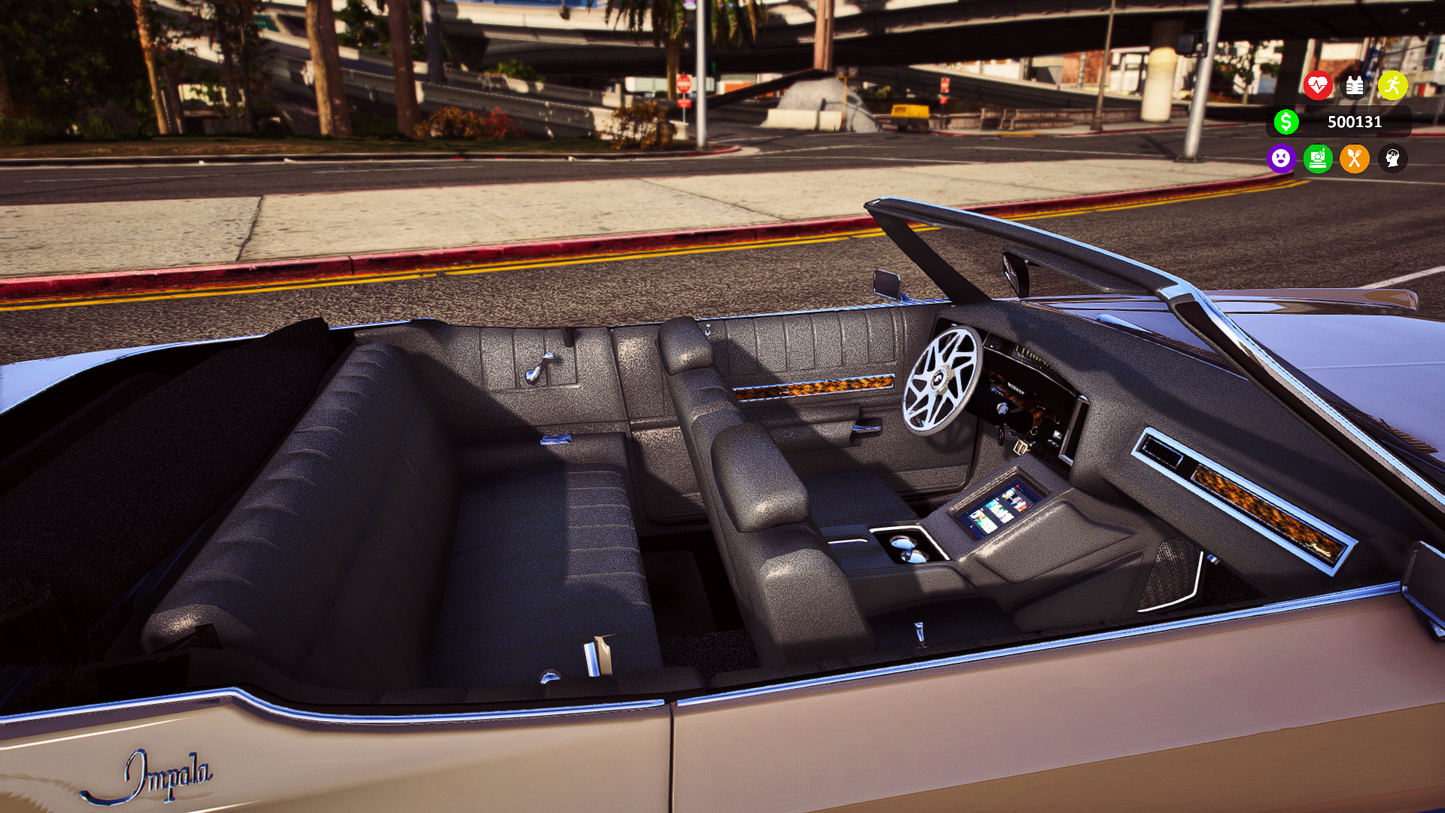
Task: Click the red heart health icon
Action: pos(1318,86)
